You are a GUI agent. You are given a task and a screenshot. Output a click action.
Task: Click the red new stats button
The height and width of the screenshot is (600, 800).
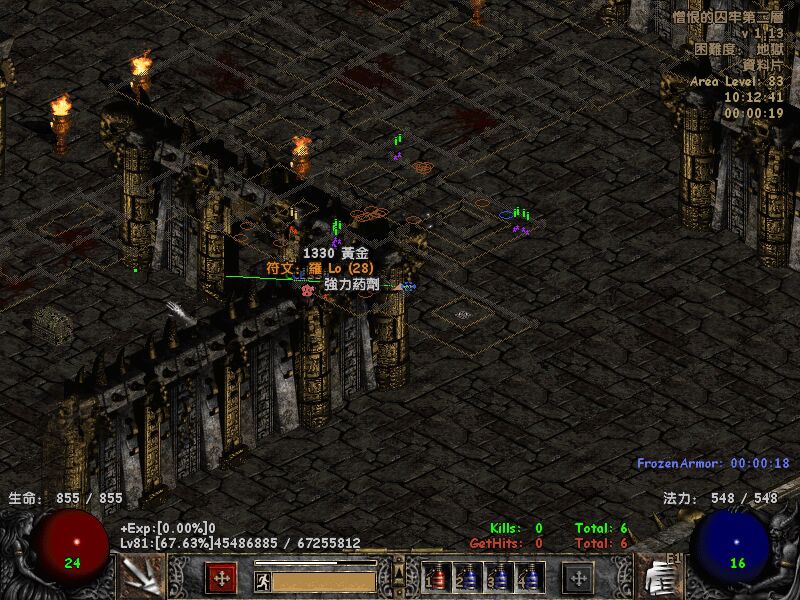coord(221,578)
